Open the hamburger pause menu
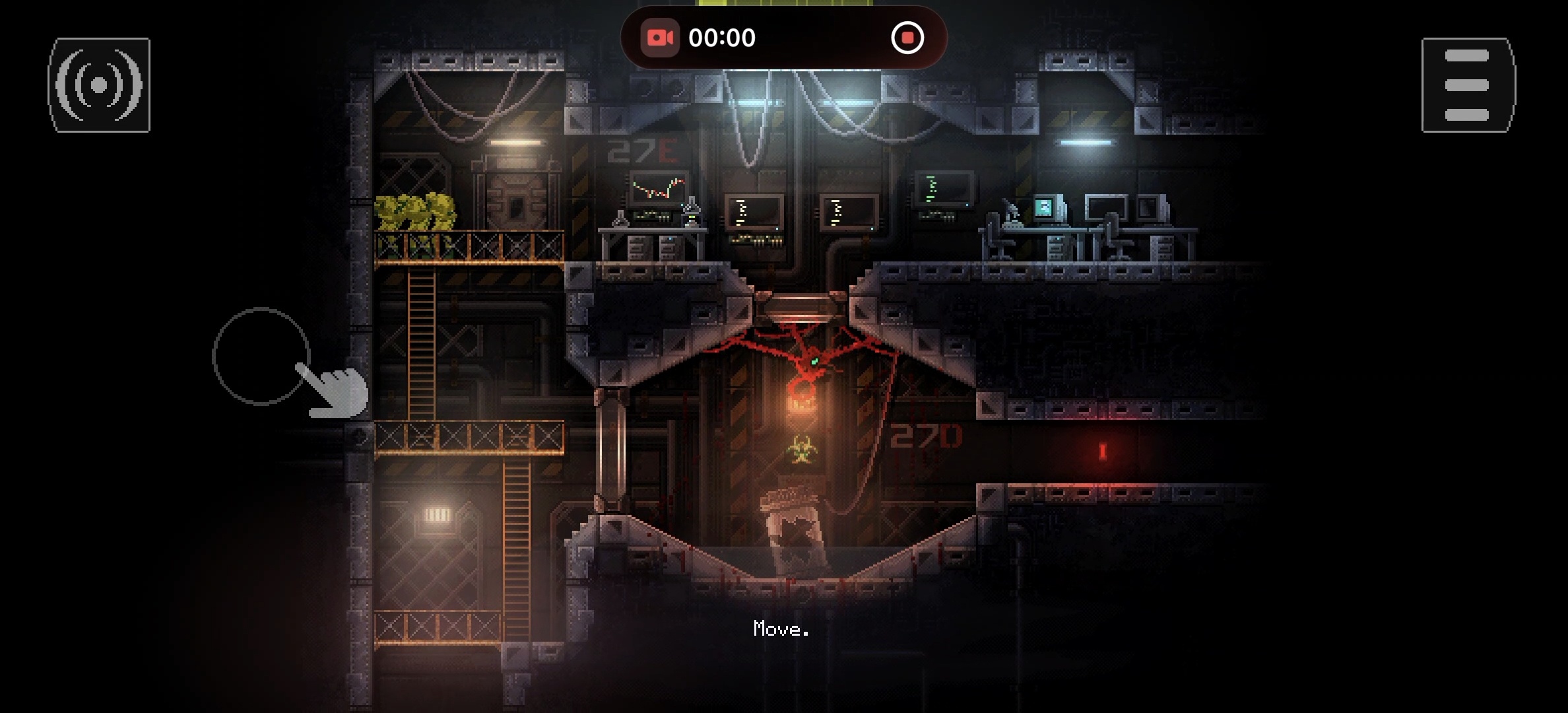Viewport: 1568px width, 713px height. 1468,85
